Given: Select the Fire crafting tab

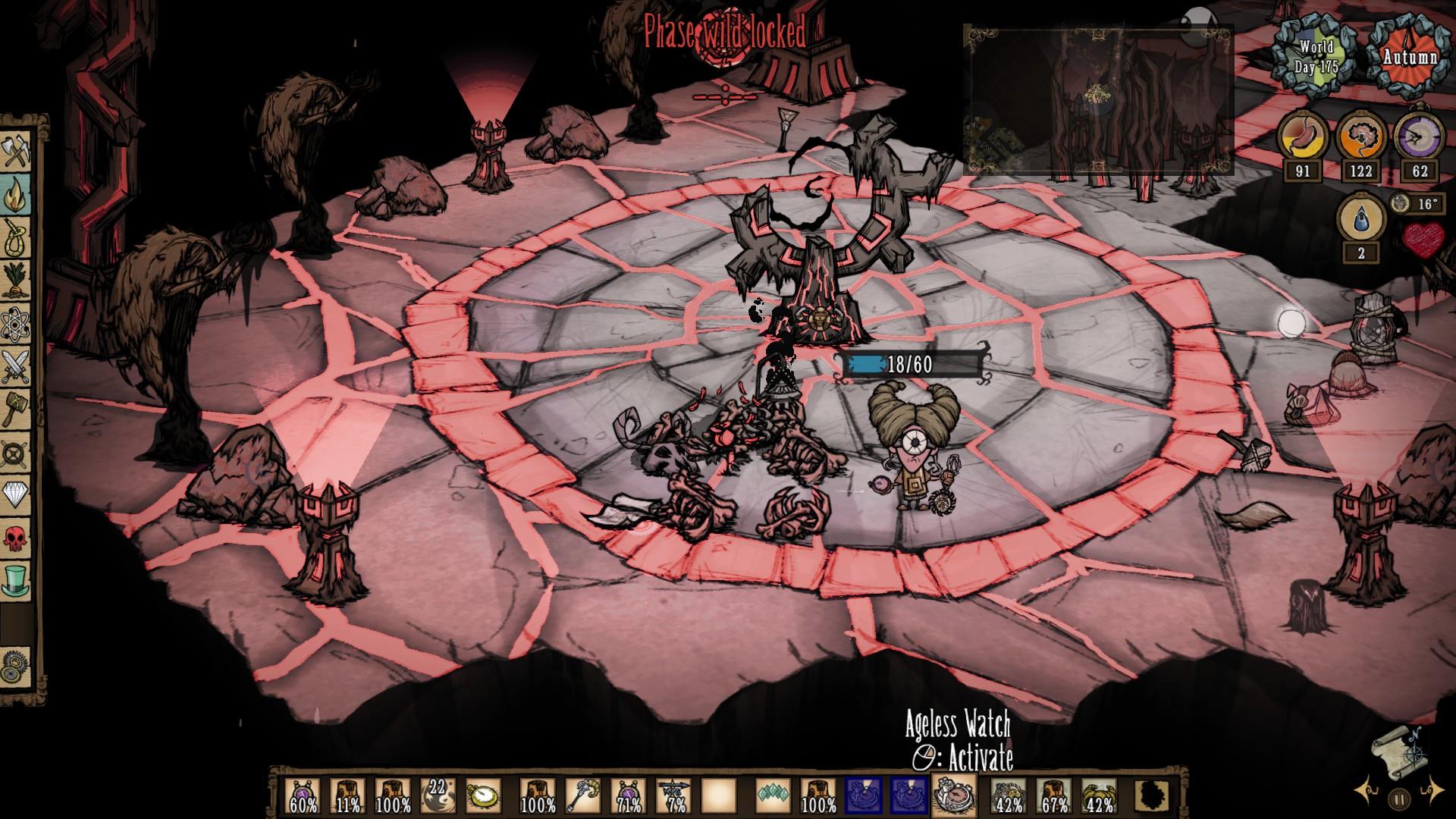Looking at the screenshot, I should (x=16, y=194).
